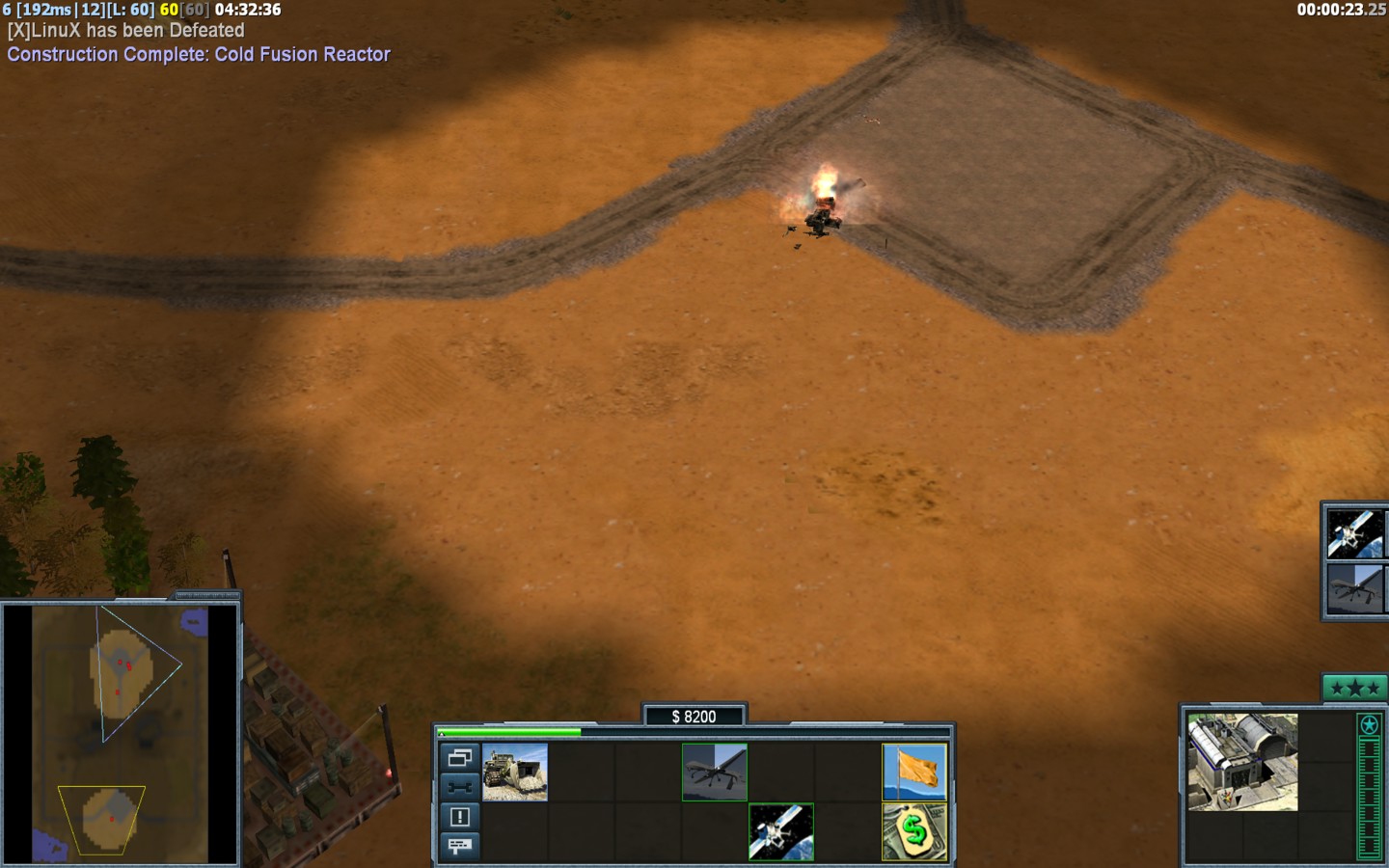The width and height of the screenshot is (1389, 868).
Task: Click the minimap radar display
Action: (x=121, y=733)
